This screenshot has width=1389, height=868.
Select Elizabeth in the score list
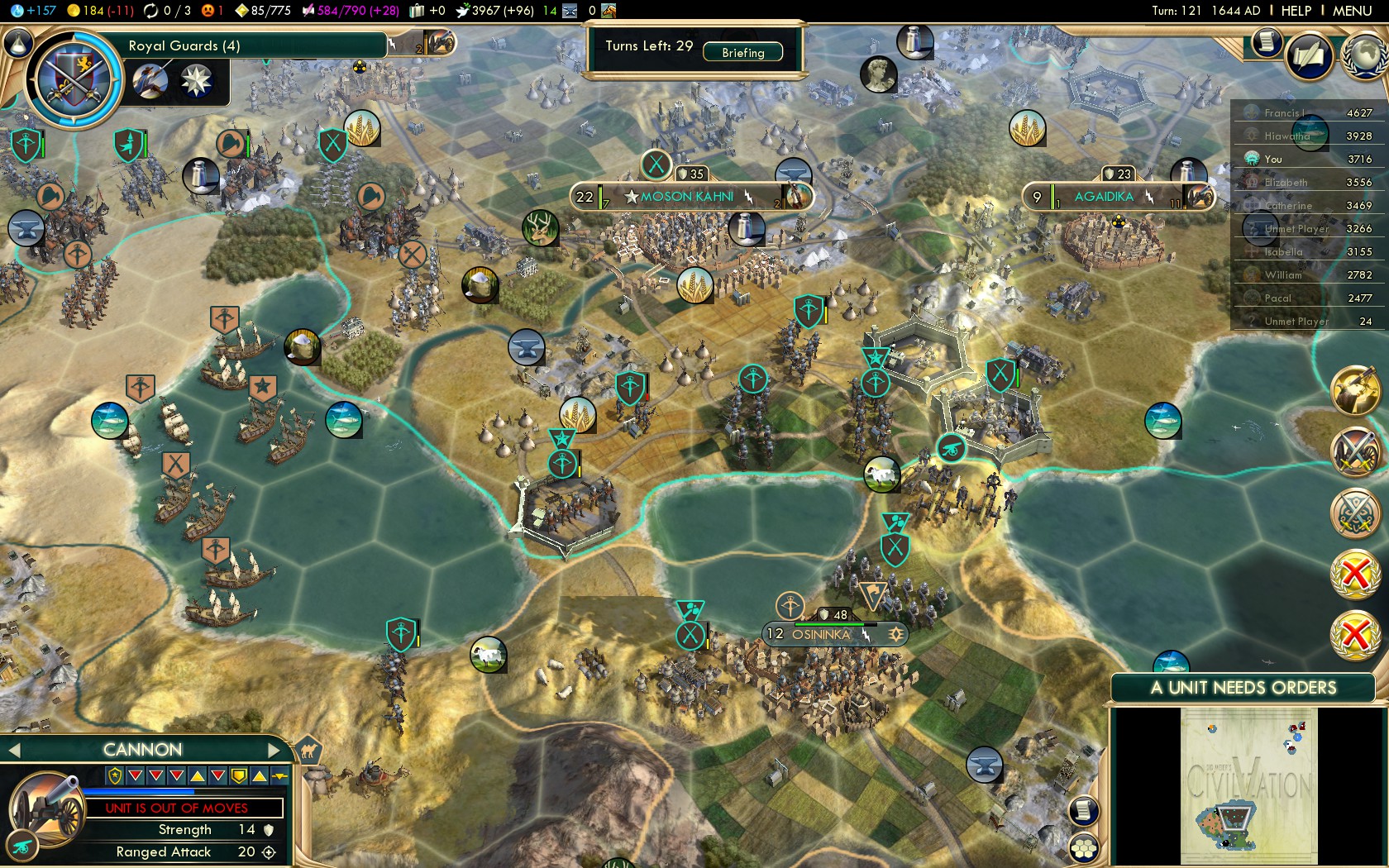(1286, 182)
